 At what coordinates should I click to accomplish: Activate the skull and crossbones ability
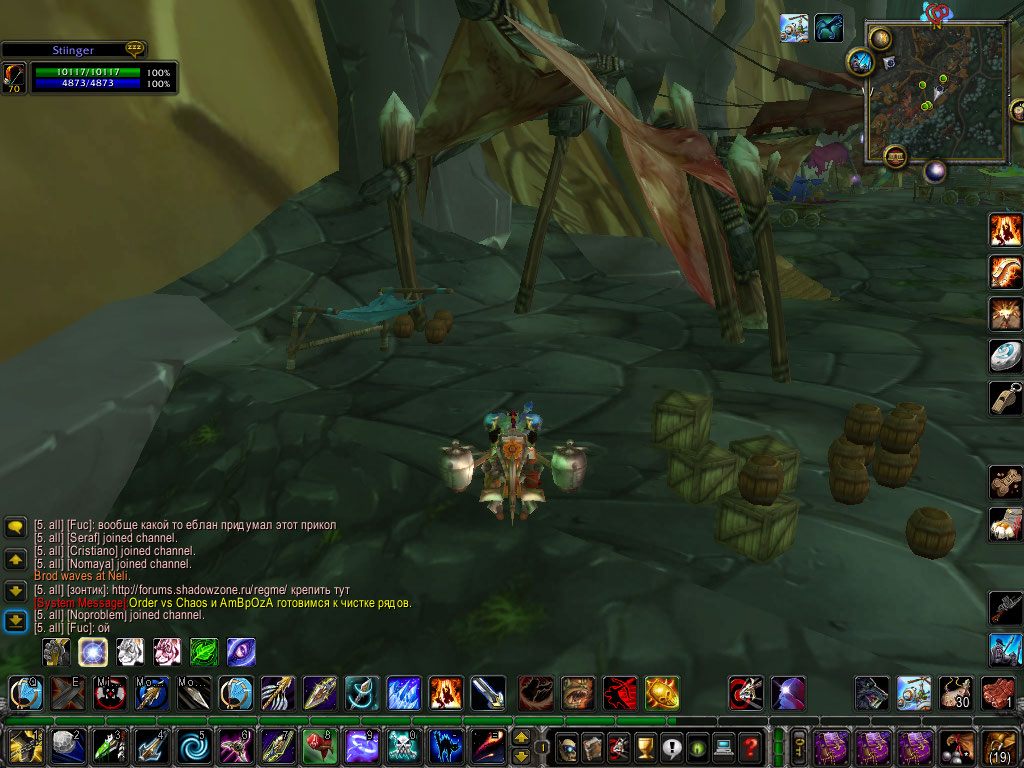pyautogui.click(x=402, y=746)
